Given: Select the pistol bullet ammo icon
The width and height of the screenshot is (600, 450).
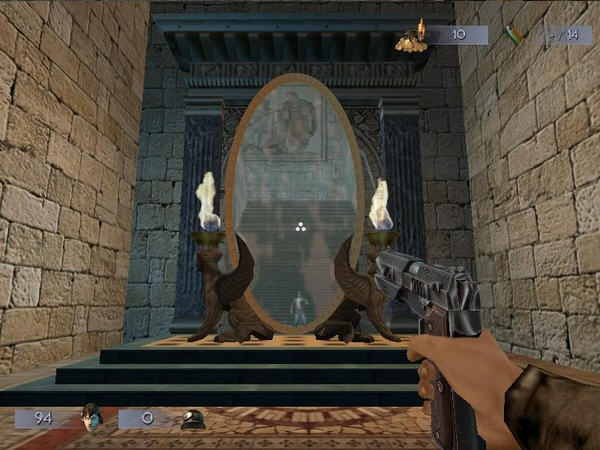Looking at the screenshot, I should tap(516, 35).
